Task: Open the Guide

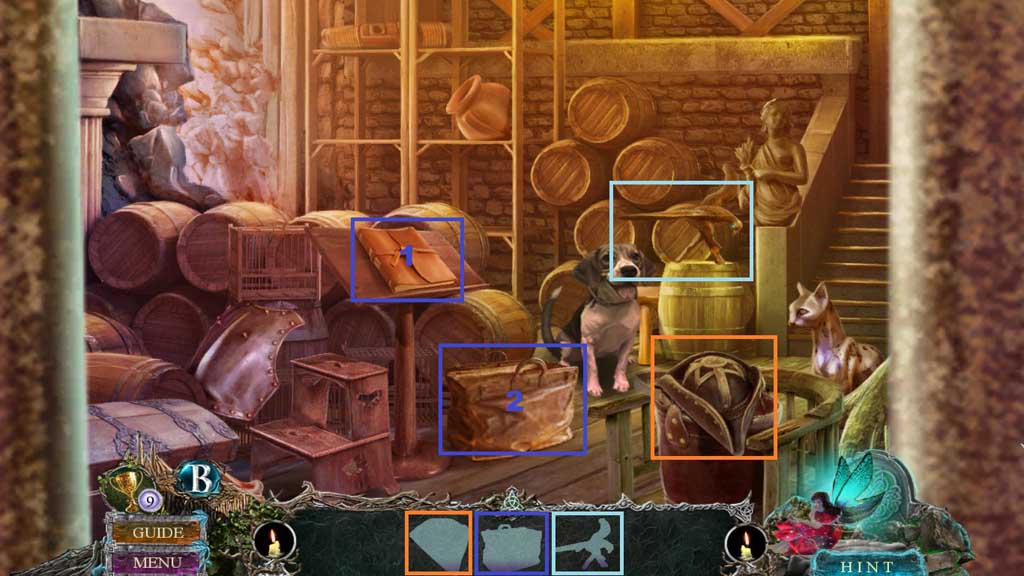Action: pos(156,532)
